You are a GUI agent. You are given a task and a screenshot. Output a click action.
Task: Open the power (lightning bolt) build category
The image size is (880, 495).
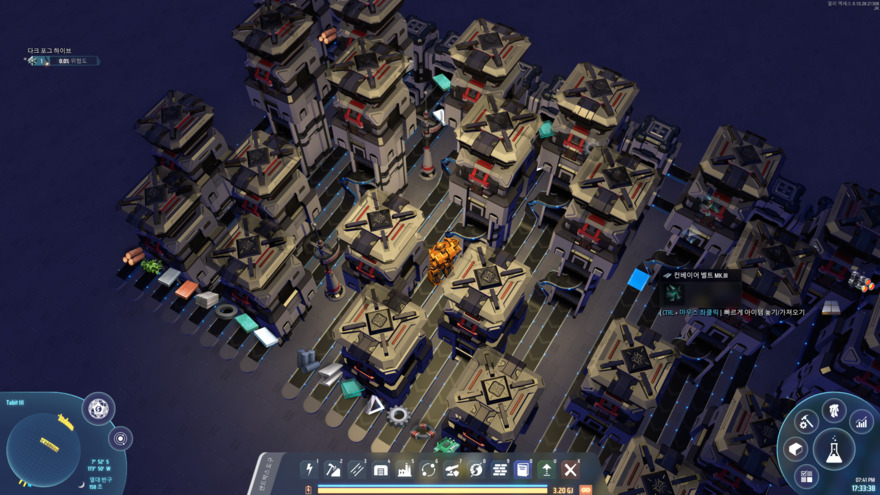click(310, 469)
